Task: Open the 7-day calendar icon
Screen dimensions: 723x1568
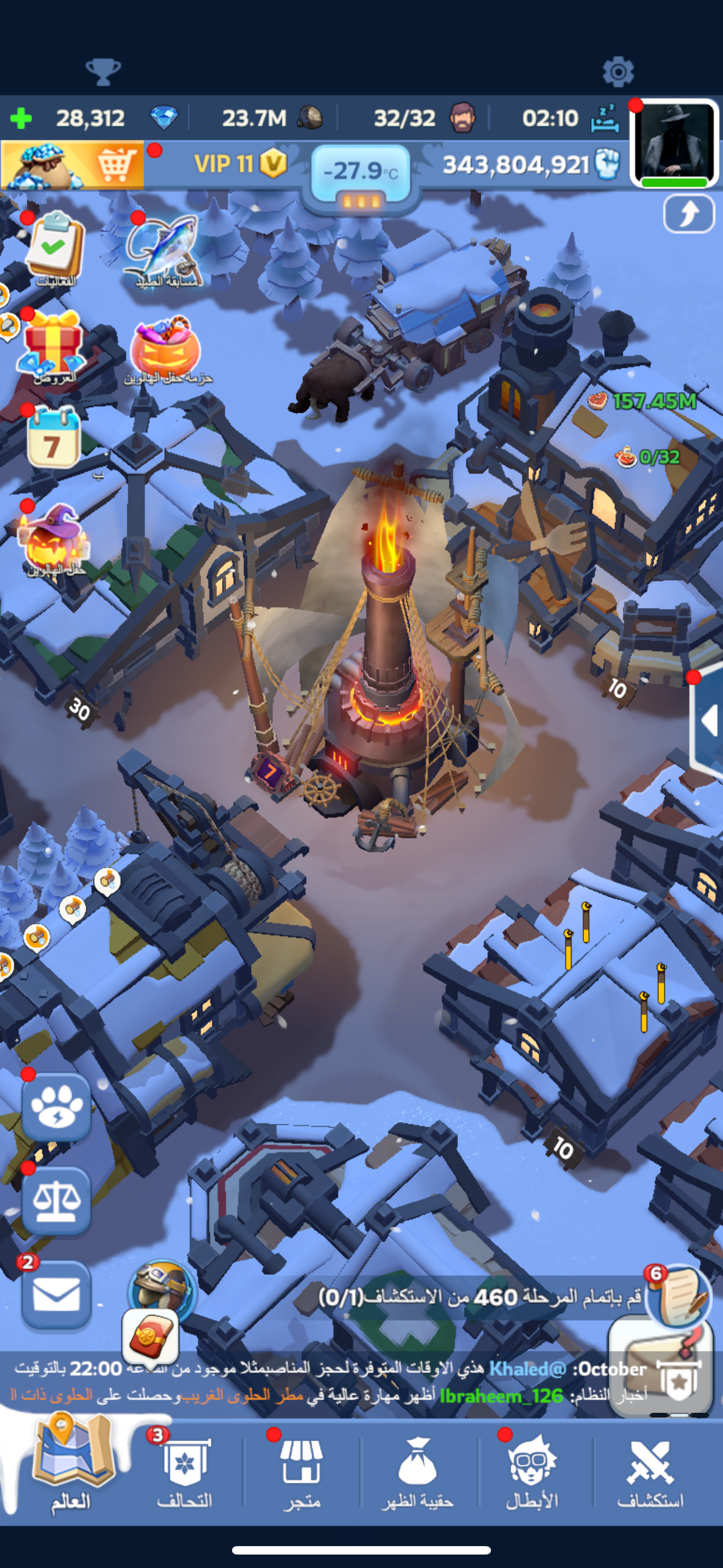Action: [54, 437]
